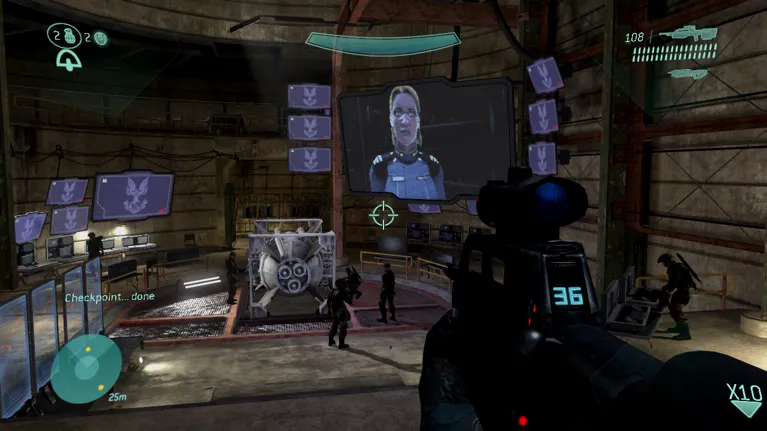The width and height of the screenshot is (767, 431).
Task: Select the primary battle rifle weapon icon
Action: tap(688, 37)
